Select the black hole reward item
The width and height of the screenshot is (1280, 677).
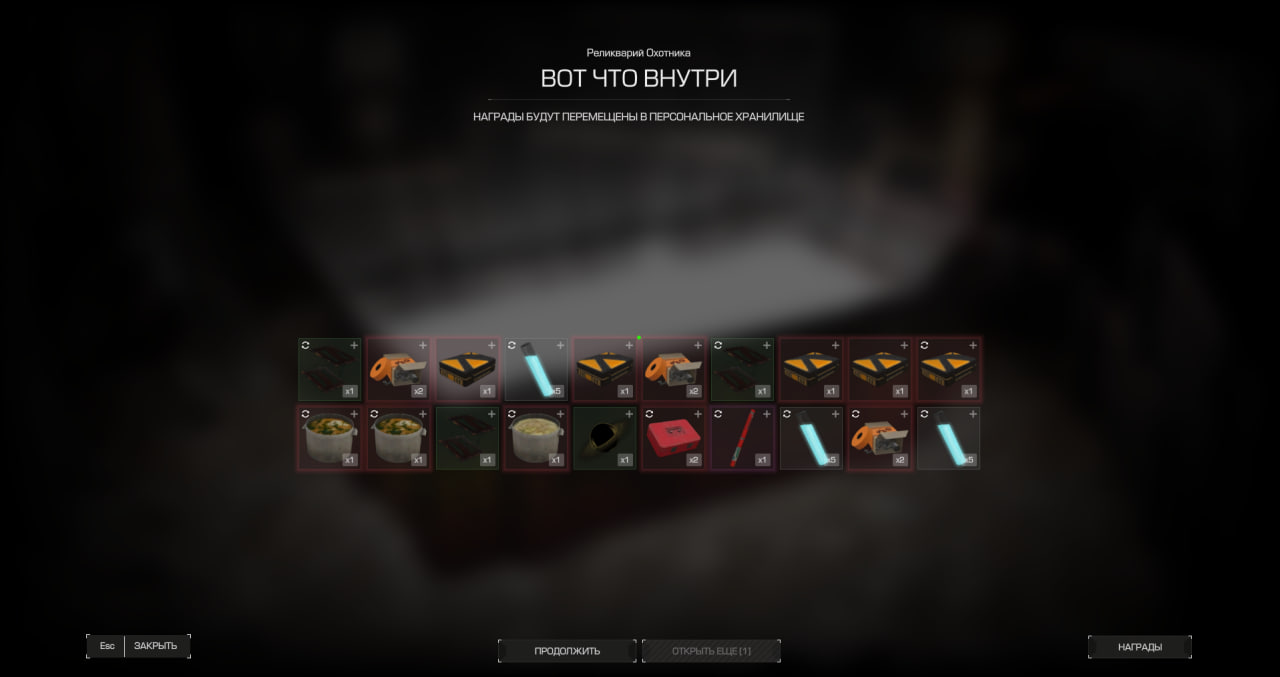pyautogui.click(x=604, y=438)
